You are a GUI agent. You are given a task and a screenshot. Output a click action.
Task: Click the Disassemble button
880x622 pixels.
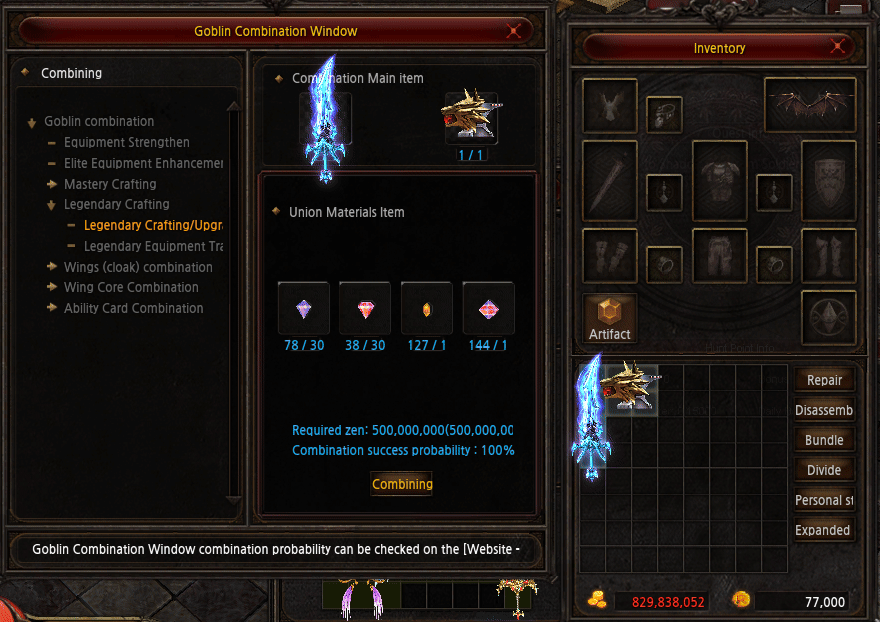(824, 410)
